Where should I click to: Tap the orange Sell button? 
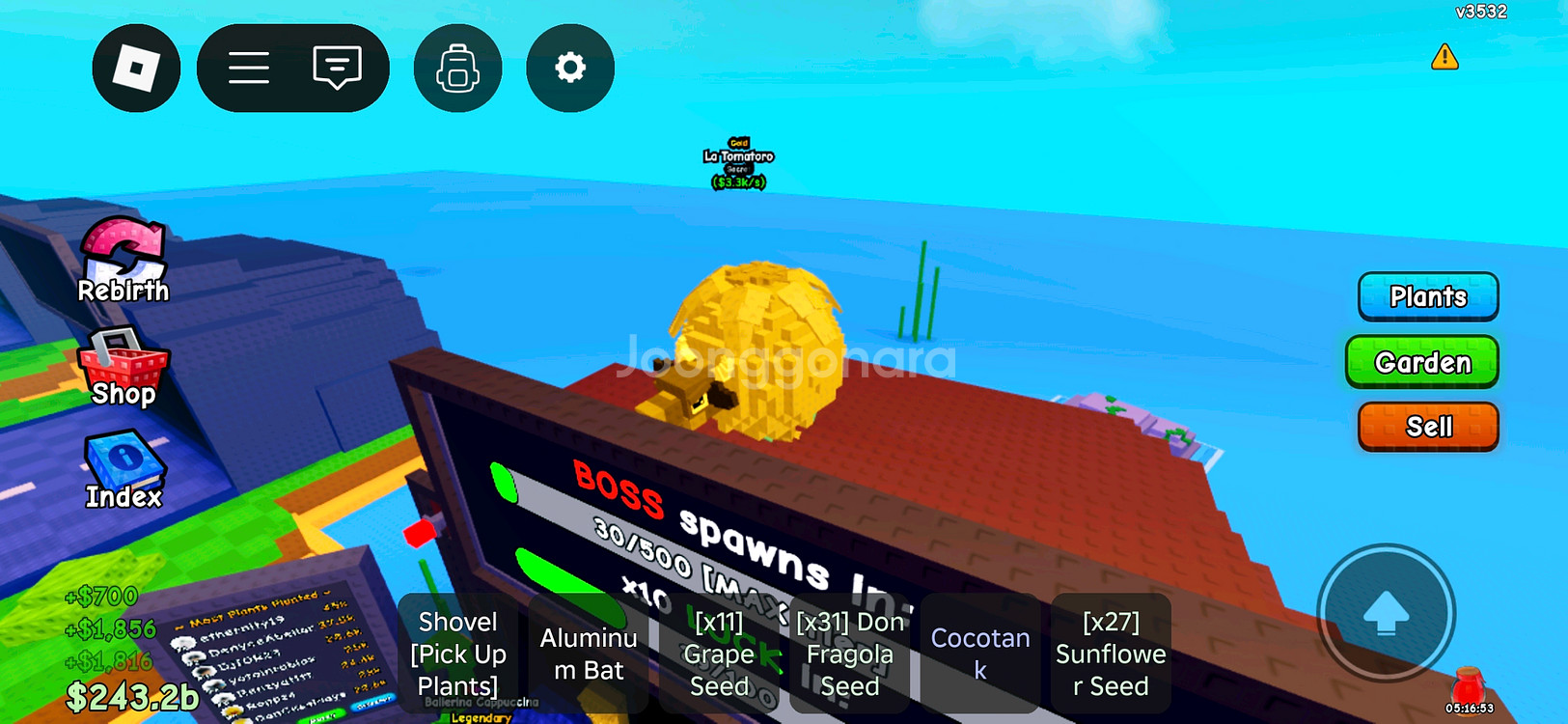point(1427,427)
